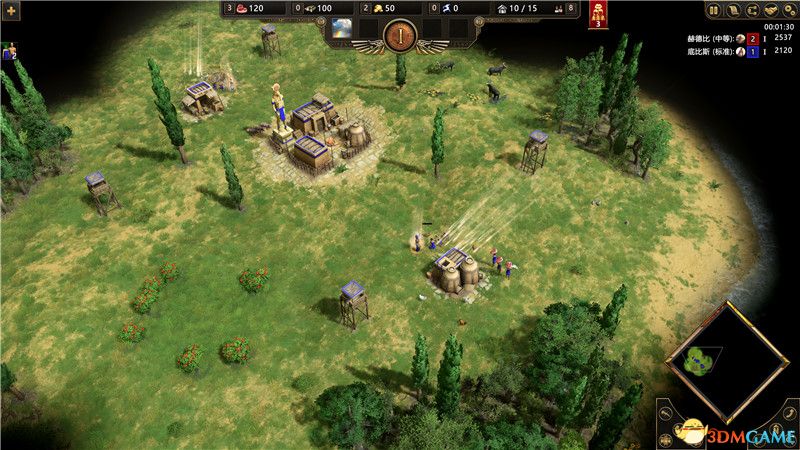The image size is (800, 450).
Task: Click the plus button in top-left corner
Action: coord(11,8)
